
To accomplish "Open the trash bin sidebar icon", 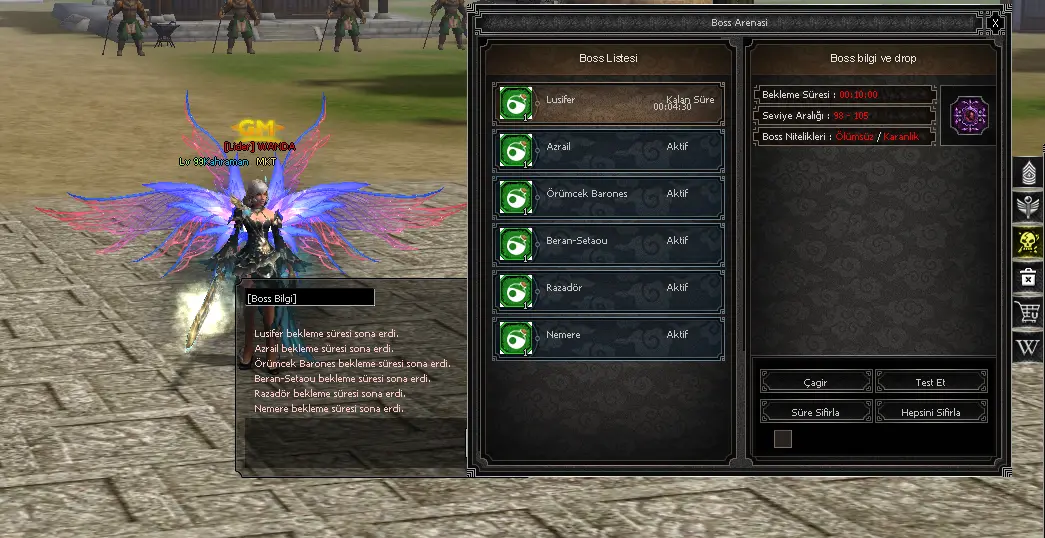I will [x=1029, y=278].
